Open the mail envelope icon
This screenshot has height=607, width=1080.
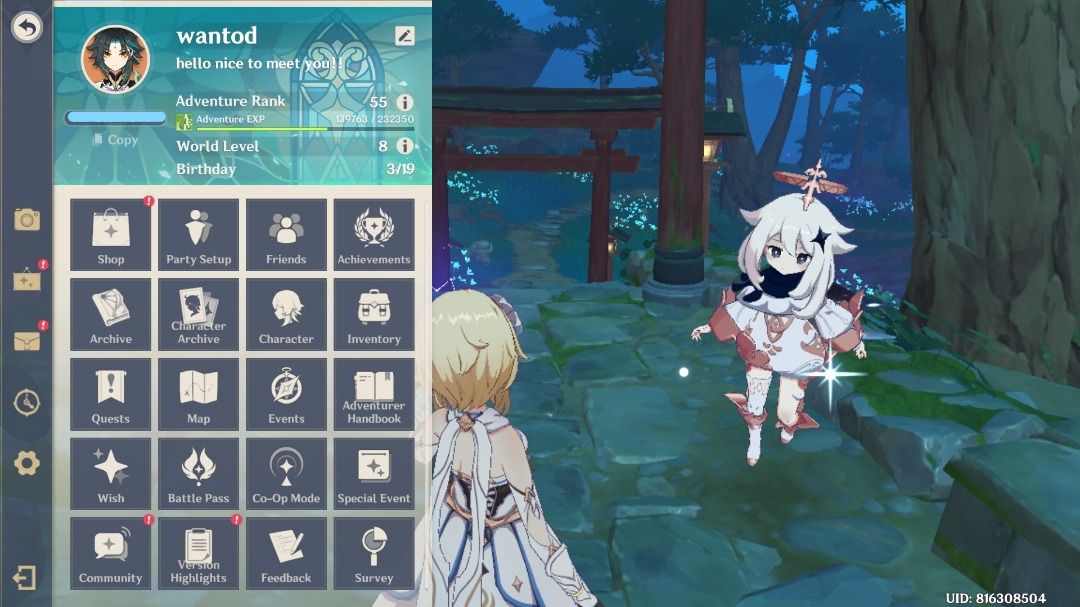(x=26, y=341)
